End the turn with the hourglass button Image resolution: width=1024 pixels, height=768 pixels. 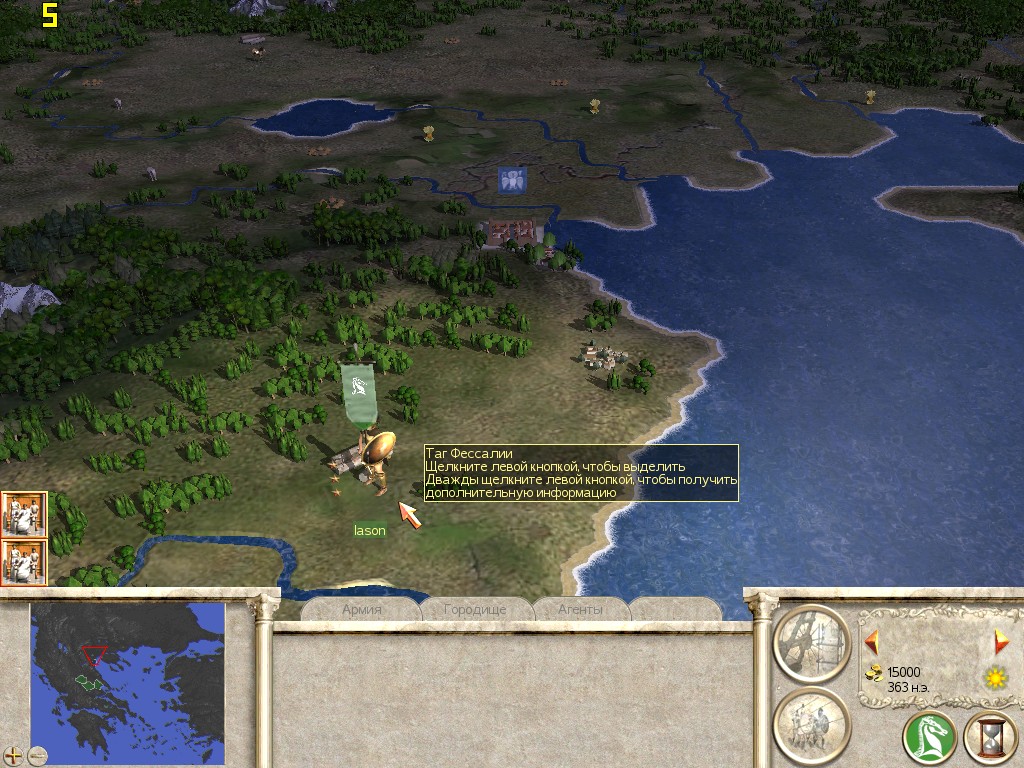point(989,739)
